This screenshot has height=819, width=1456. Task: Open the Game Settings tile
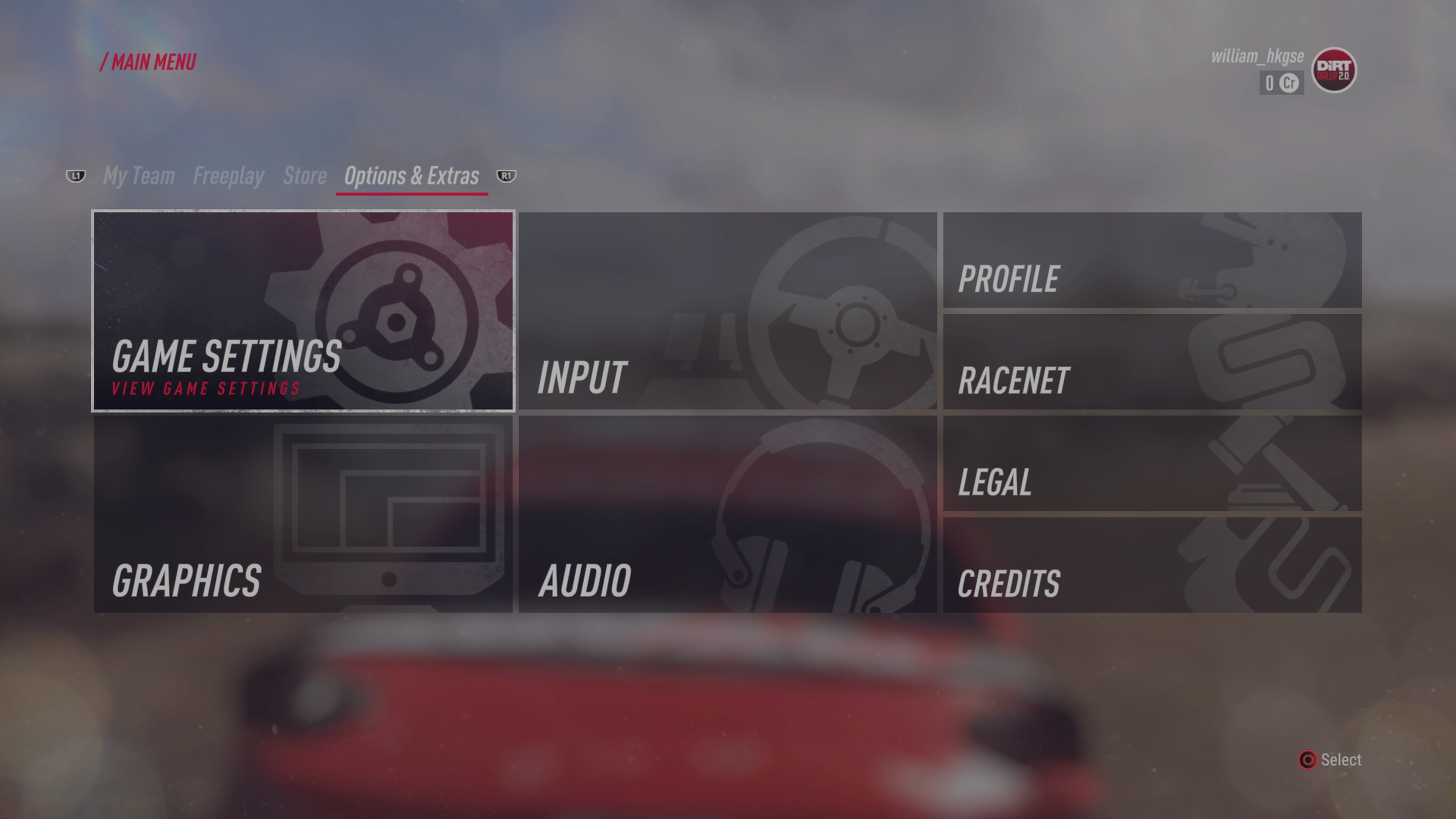(303, 311)
